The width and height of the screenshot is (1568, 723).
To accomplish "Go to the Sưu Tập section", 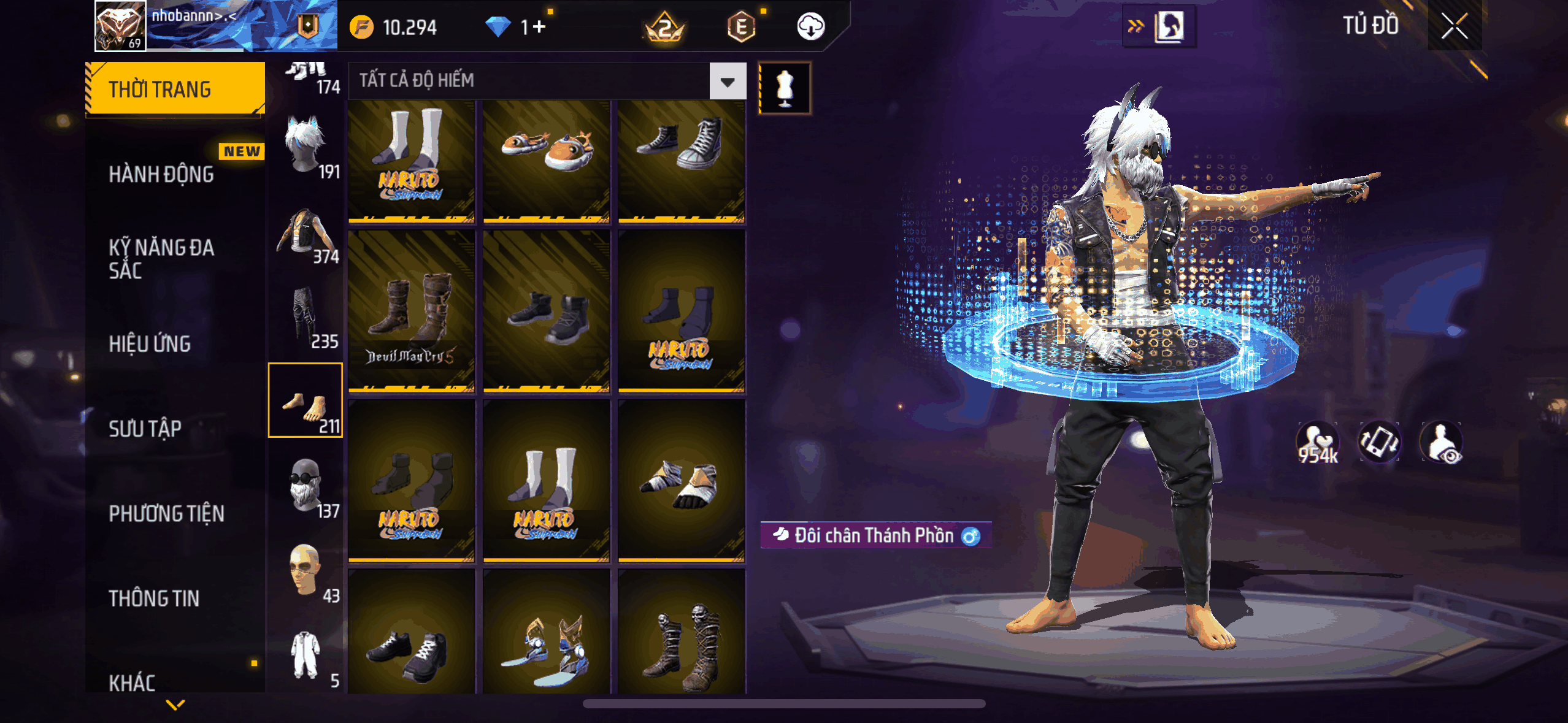I will [x=145, y=429].
